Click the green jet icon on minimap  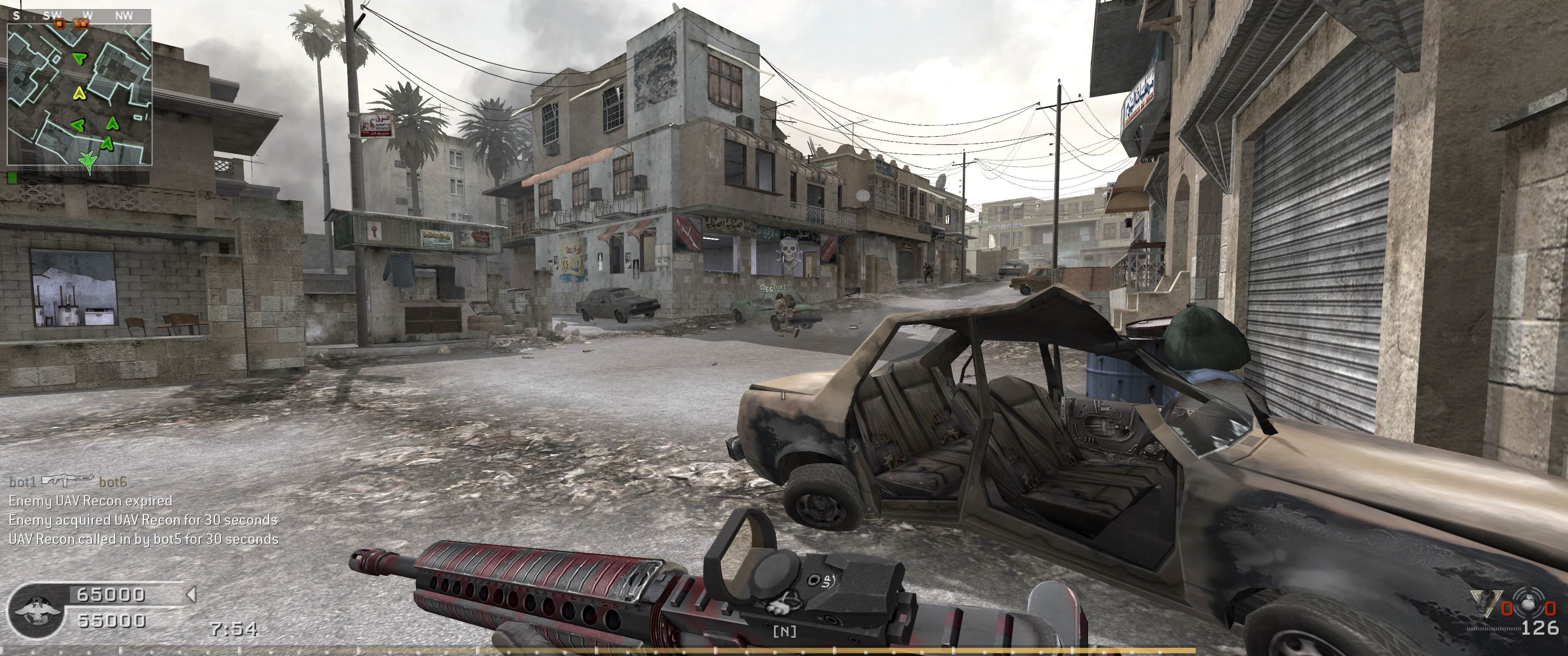pyautogui.click(x=88, y=159)
